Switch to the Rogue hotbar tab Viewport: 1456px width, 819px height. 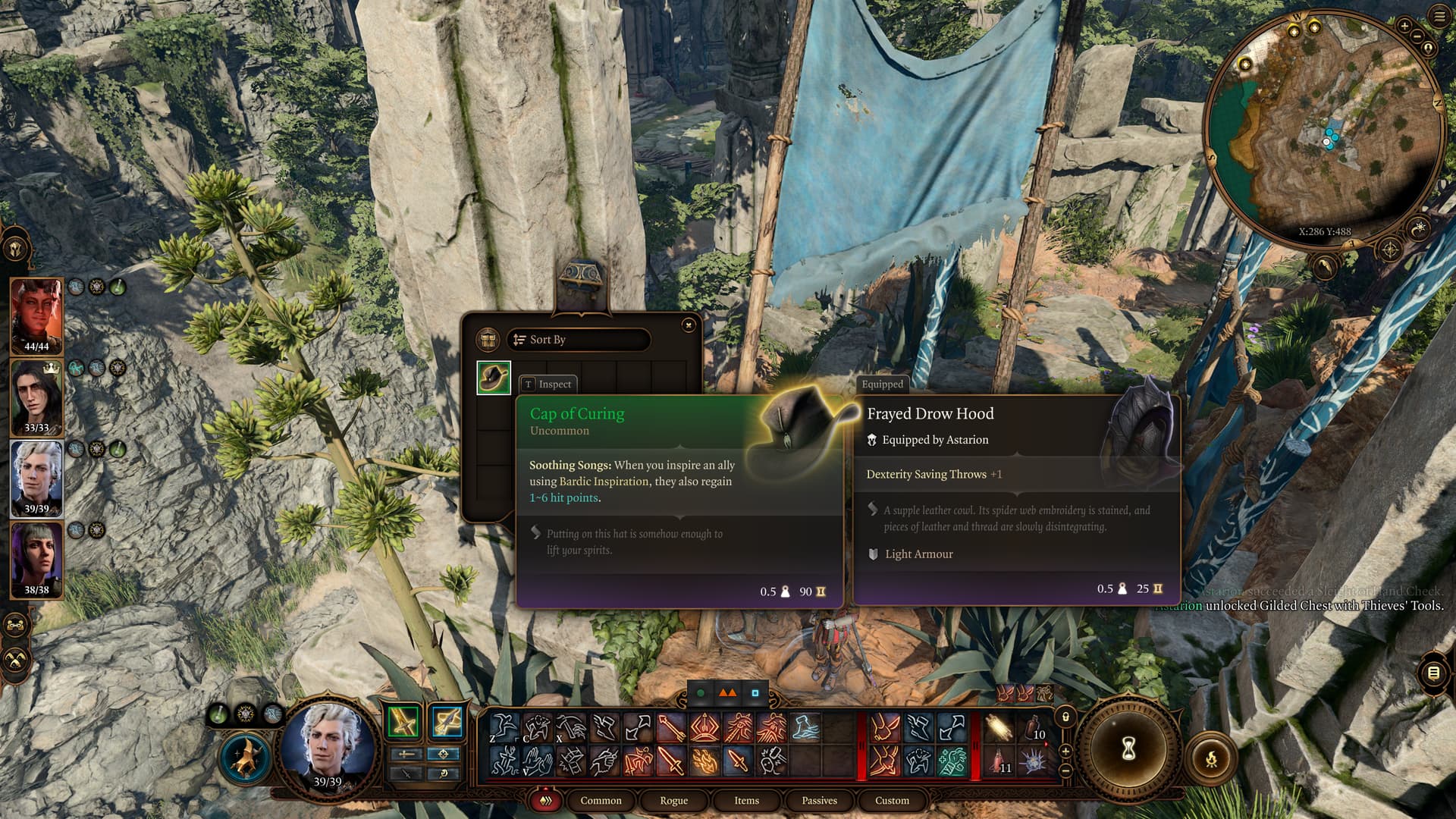673,801
